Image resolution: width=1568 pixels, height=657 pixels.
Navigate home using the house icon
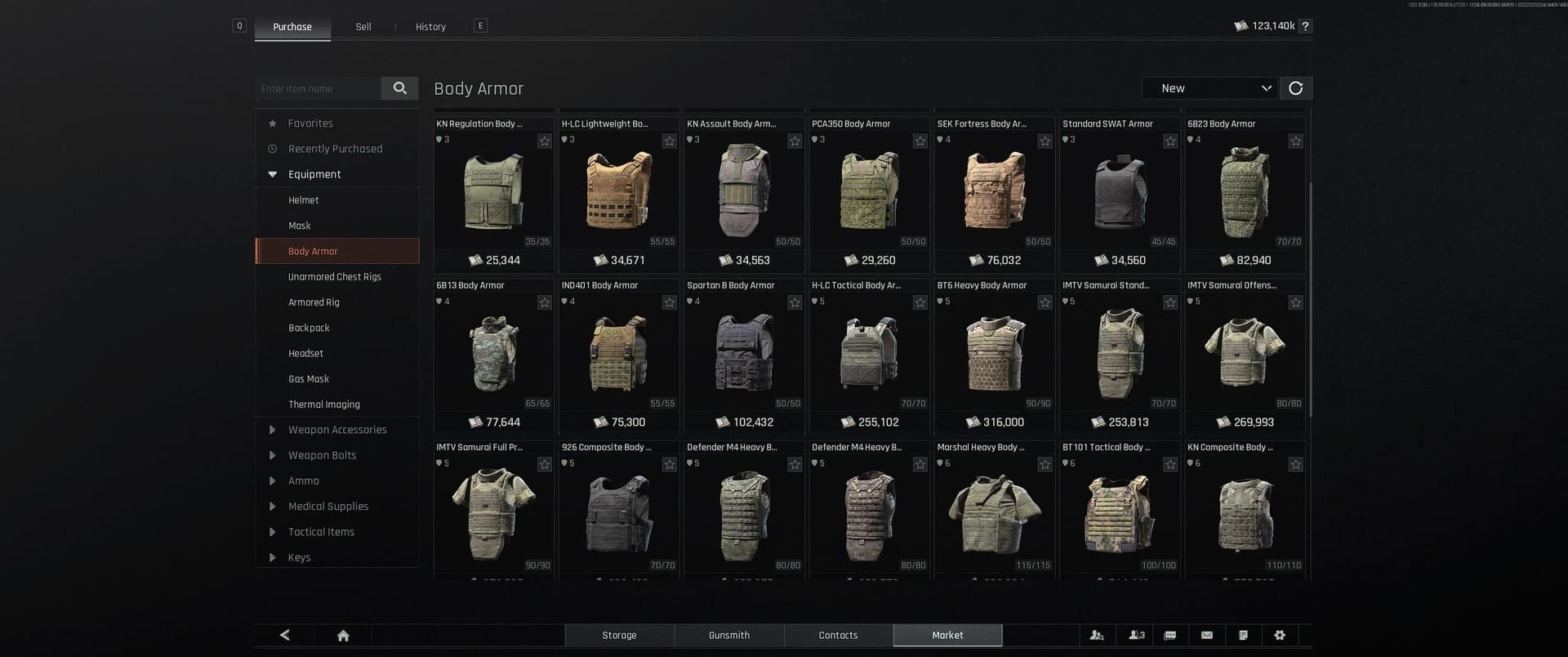(343, 635)
